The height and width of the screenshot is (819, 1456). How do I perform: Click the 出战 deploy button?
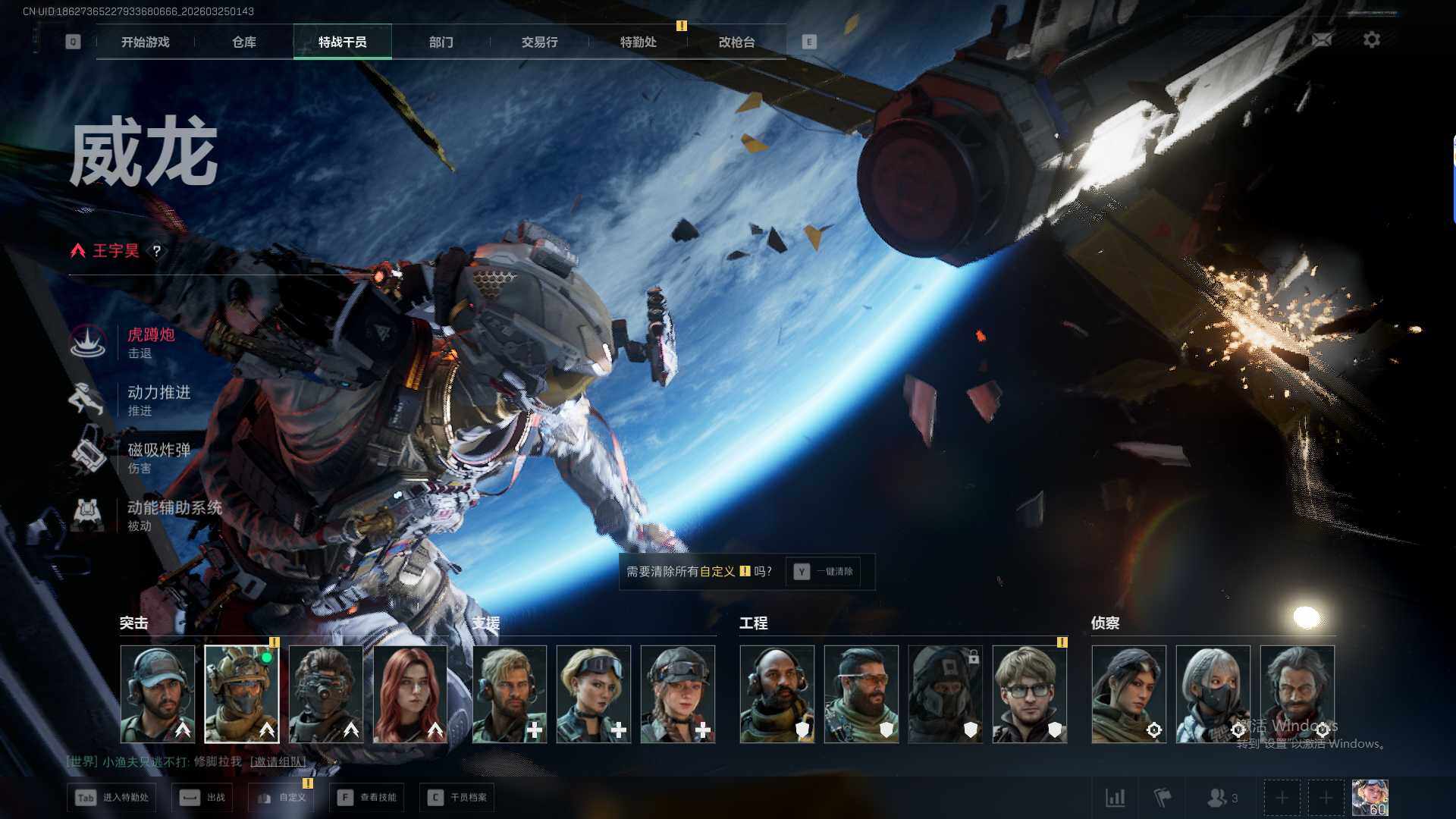203,798
